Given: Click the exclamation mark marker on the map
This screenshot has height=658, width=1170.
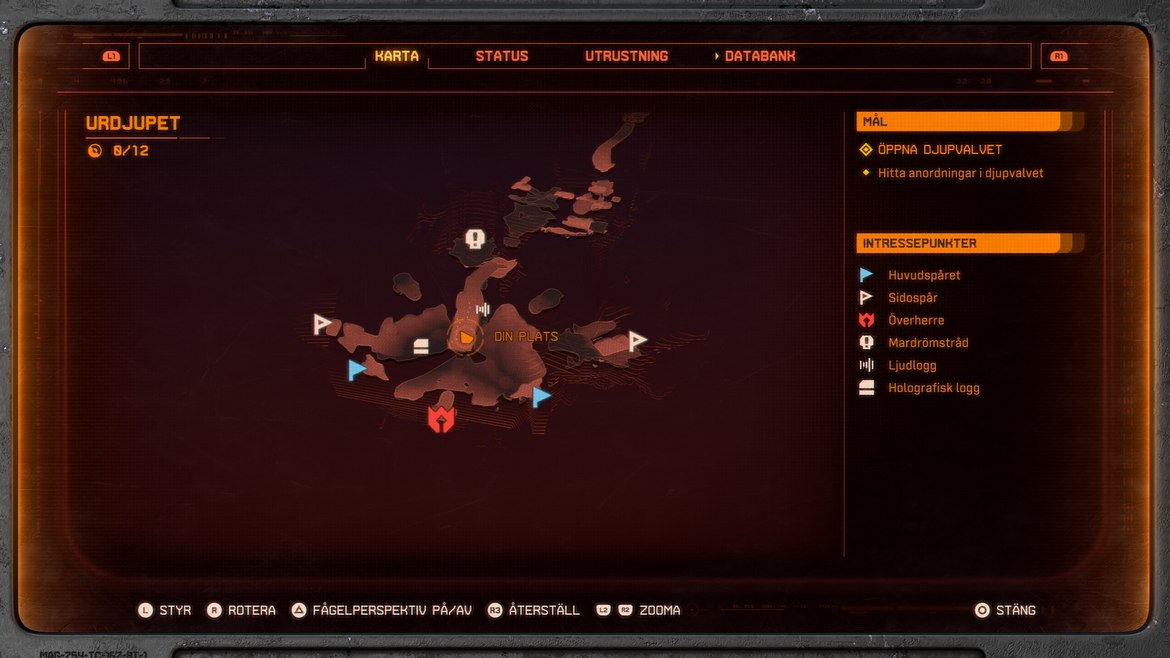Looking at the screenshot, I should click(475, 240).
